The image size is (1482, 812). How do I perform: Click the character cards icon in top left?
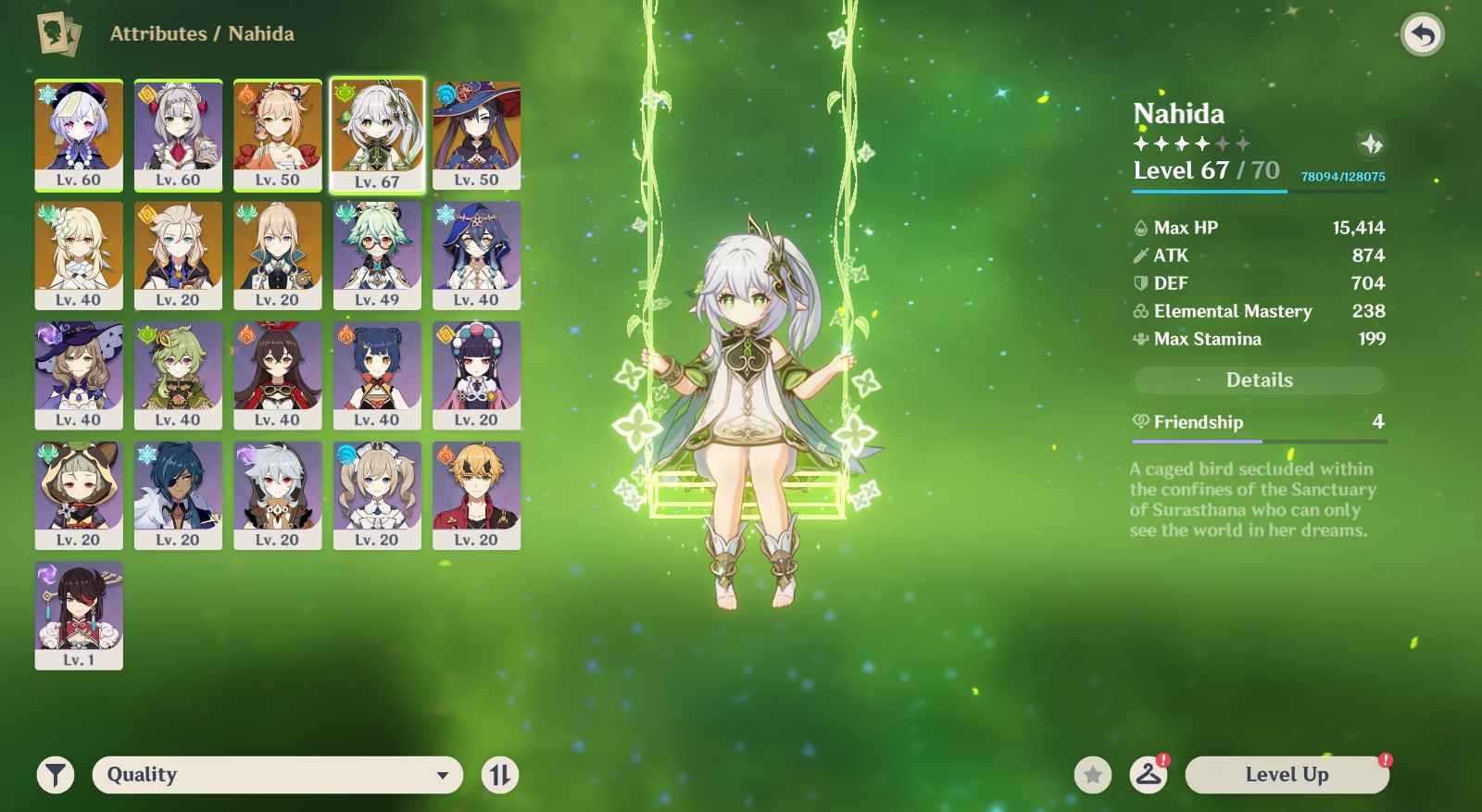57,33
